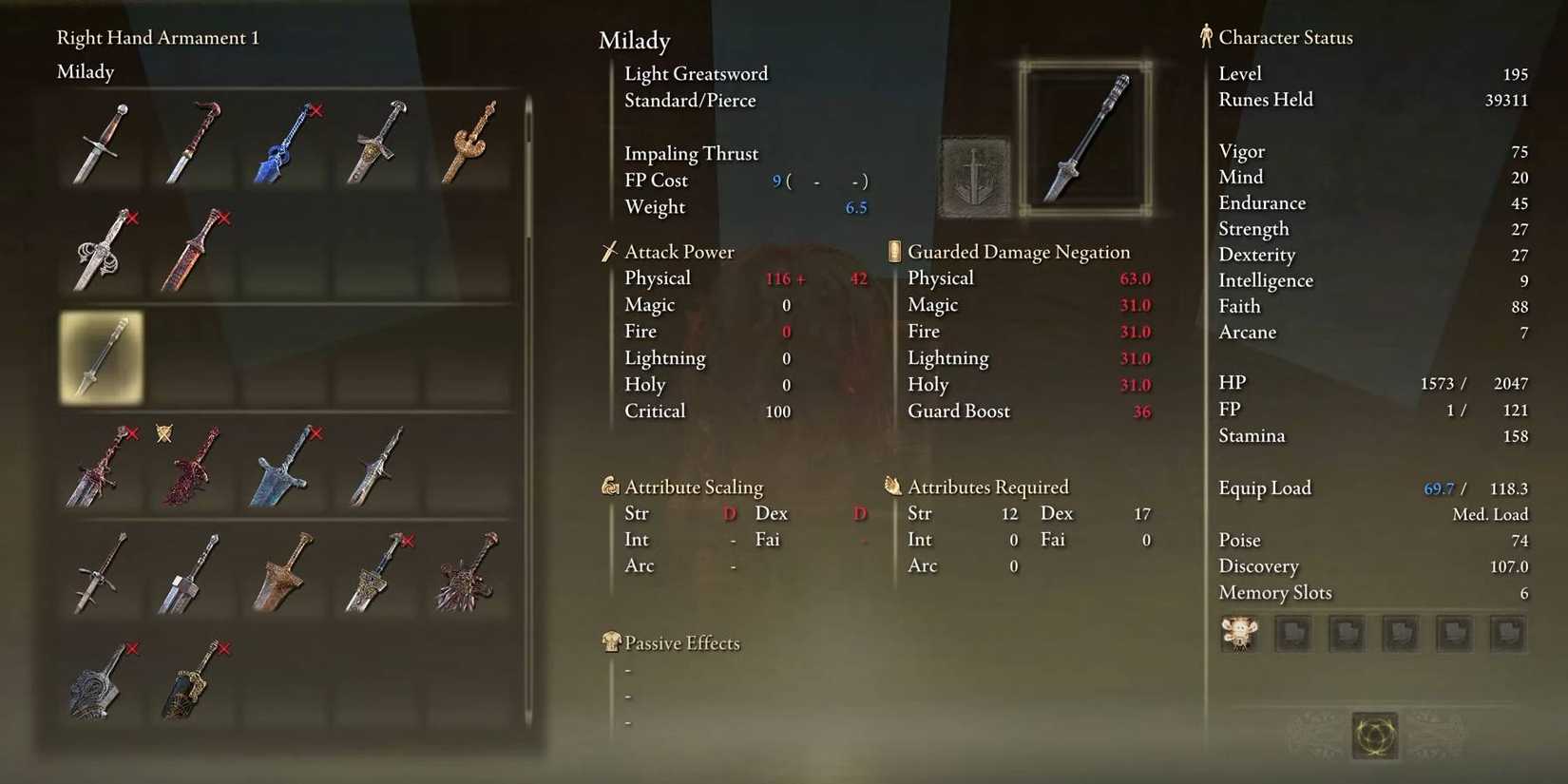Select the highlighted Milady sword in inventory
Screen dimensions: 1568x784
point(100,356)
